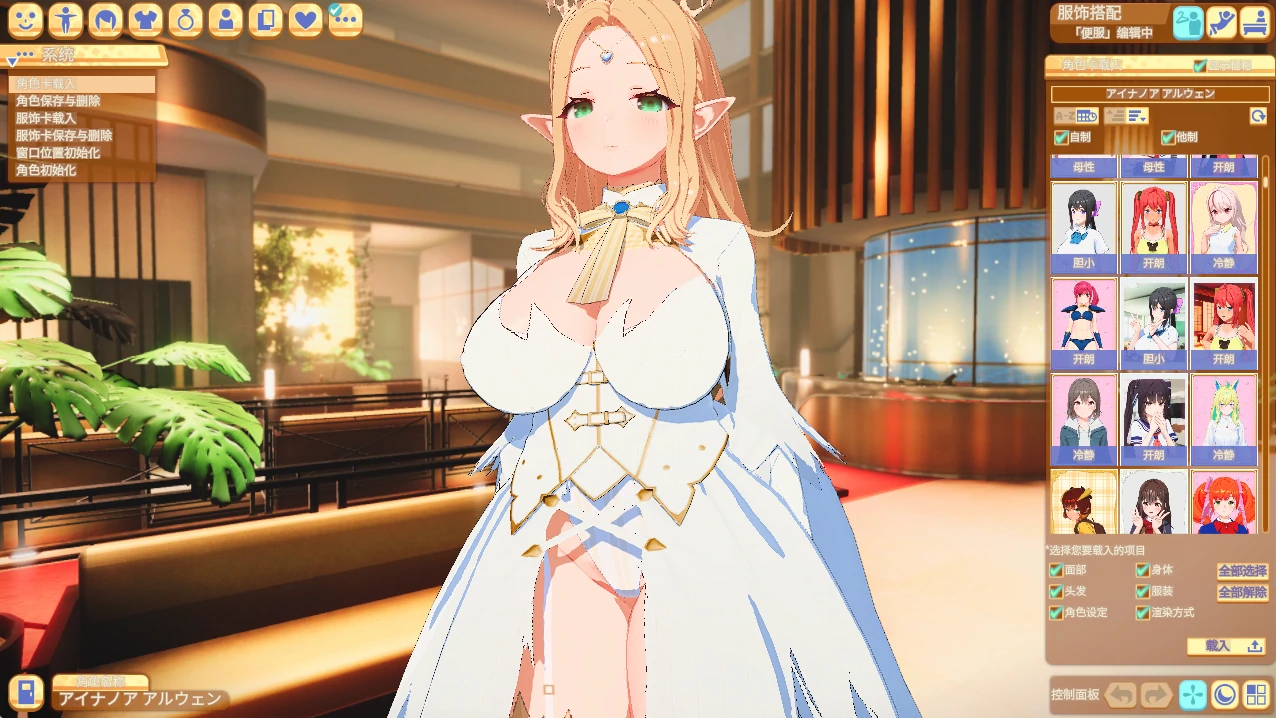Refresh the character card list

pos(1258,116)
